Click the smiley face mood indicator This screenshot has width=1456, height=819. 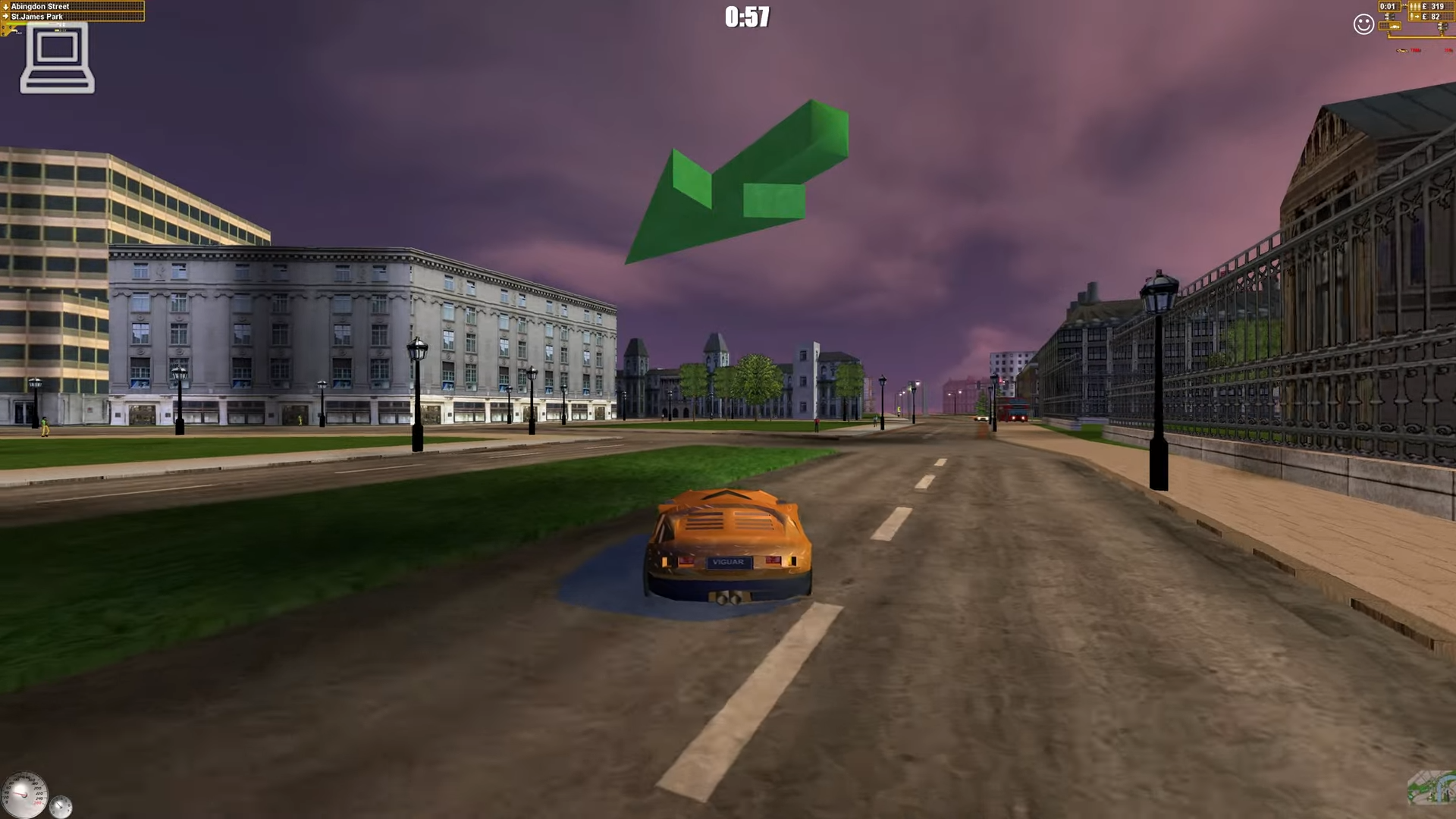click(1363, 24)
